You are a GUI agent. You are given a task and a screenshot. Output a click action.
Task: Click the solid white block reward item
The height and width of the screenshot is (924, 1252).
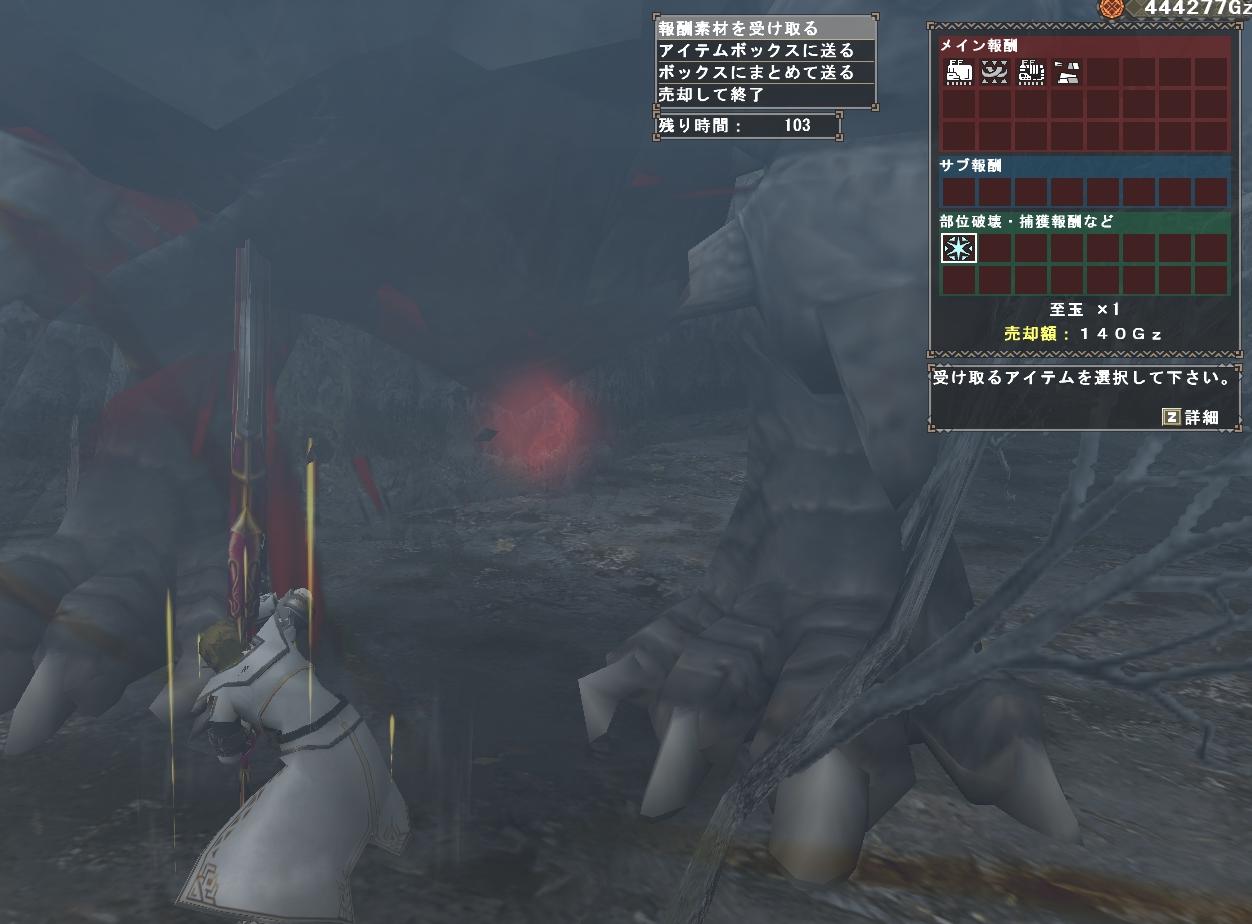tap(959, 72)
